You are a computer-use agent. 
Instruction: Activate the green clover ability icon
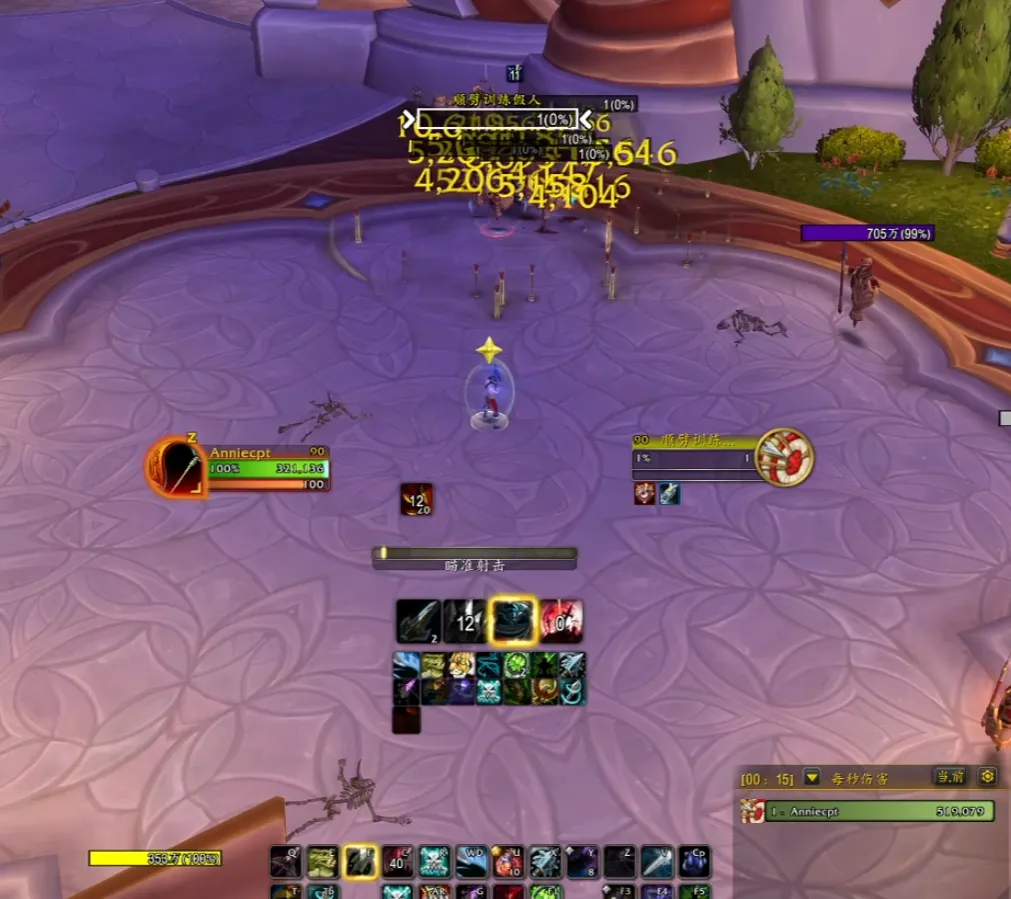516,666
